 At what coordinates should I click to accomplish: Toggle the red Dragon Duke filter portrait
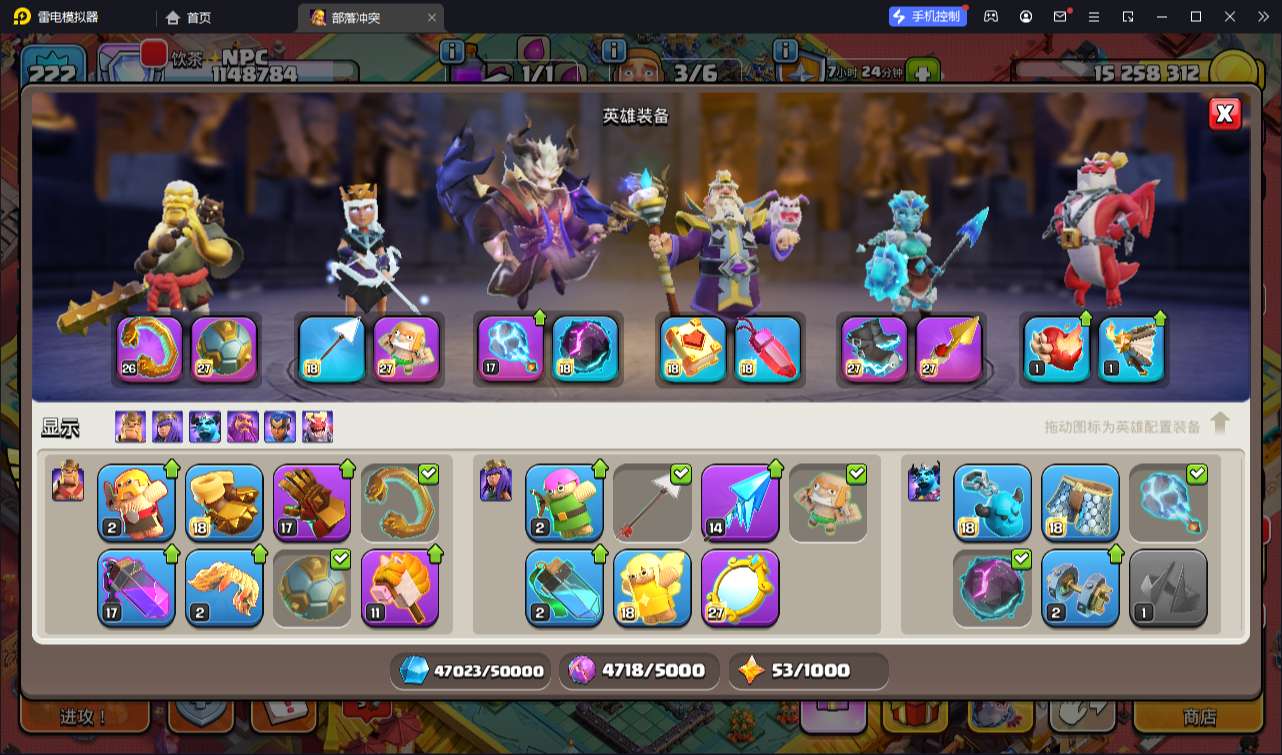[317, 427]
